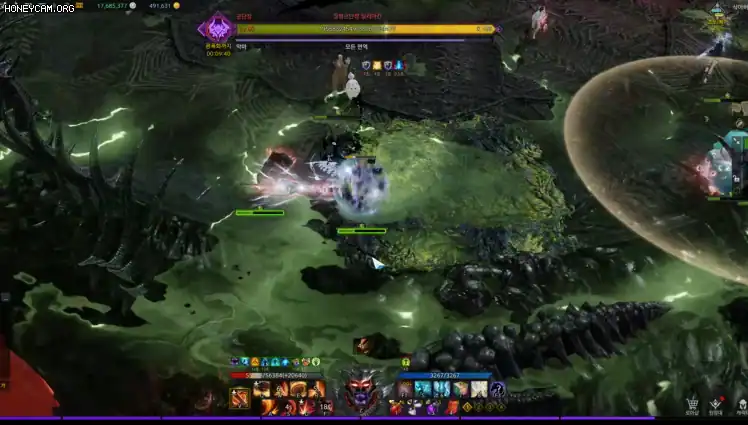Click the demon face portrait on the skill bar
748x425 pixels.
[x=362, y=391]
